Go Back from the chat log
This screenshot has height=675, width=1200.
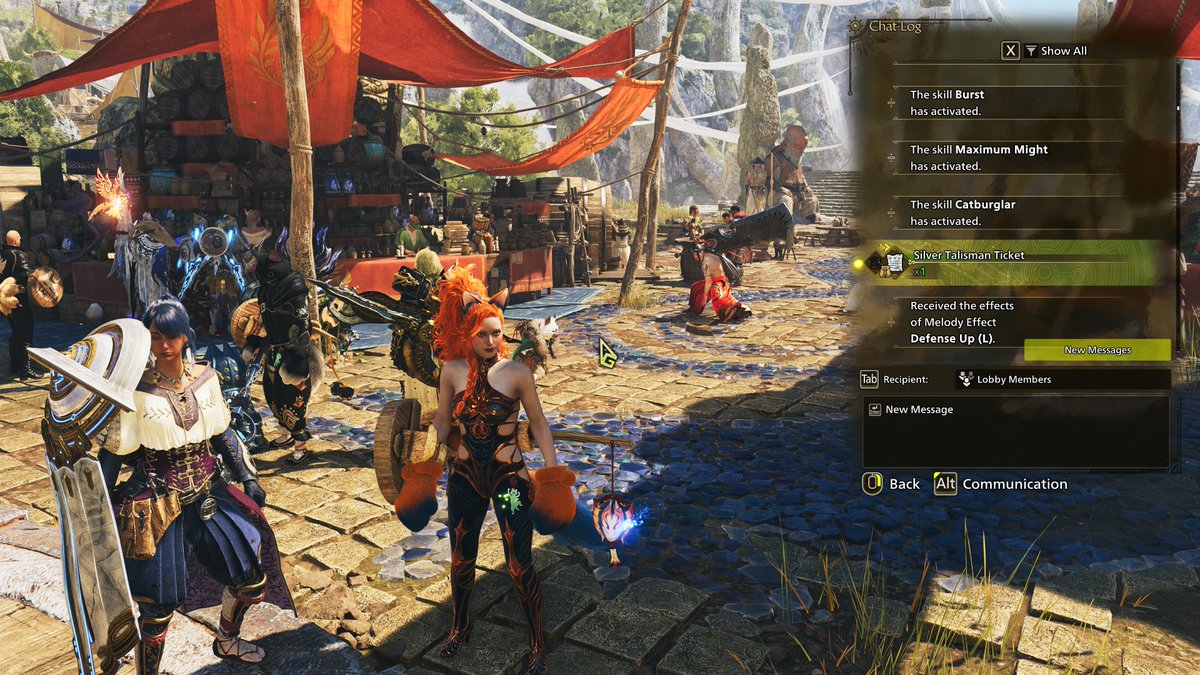[x=890, y=484]
